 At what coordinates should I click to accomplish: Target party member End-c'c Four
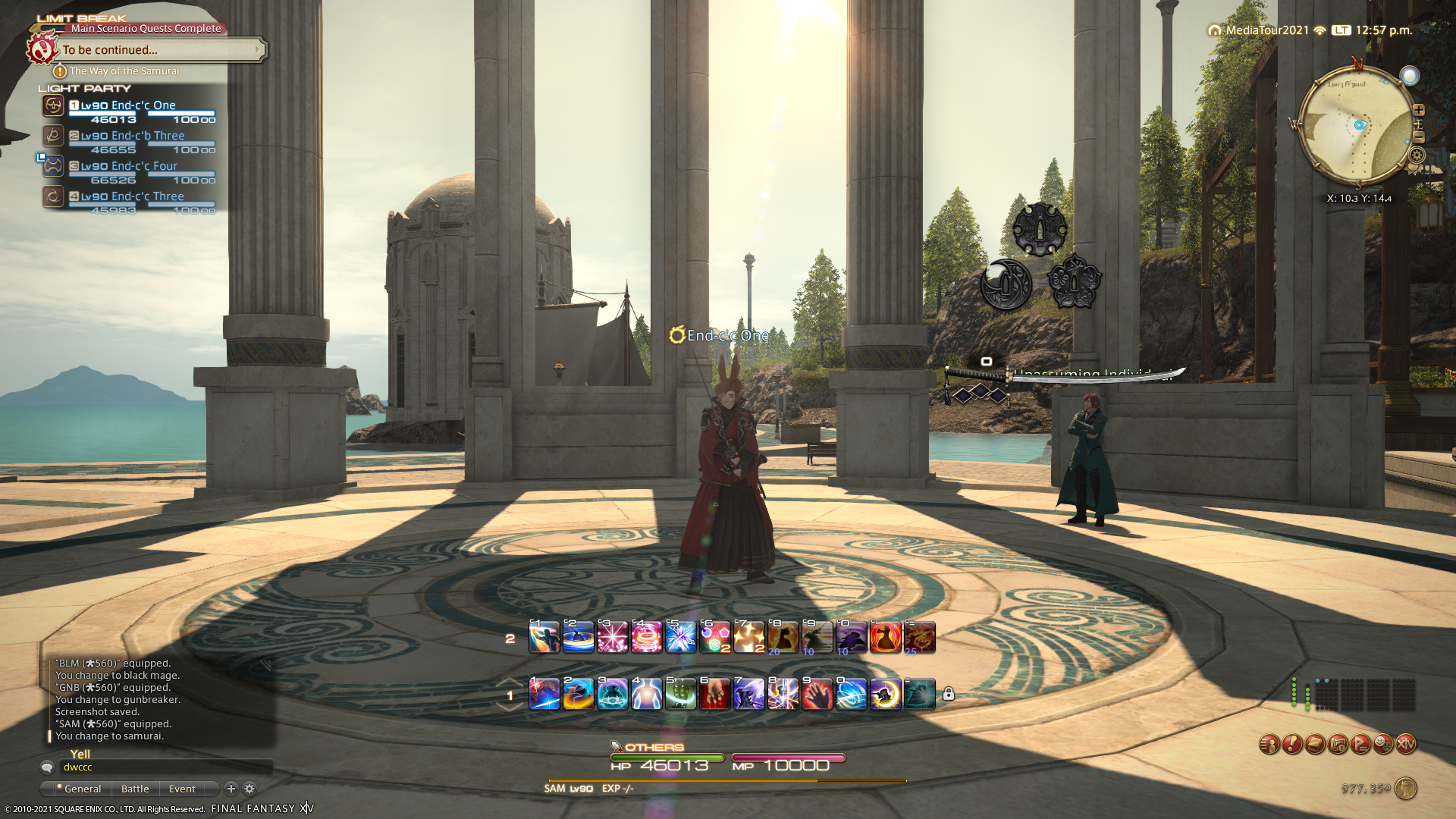(x=143, y=166)
